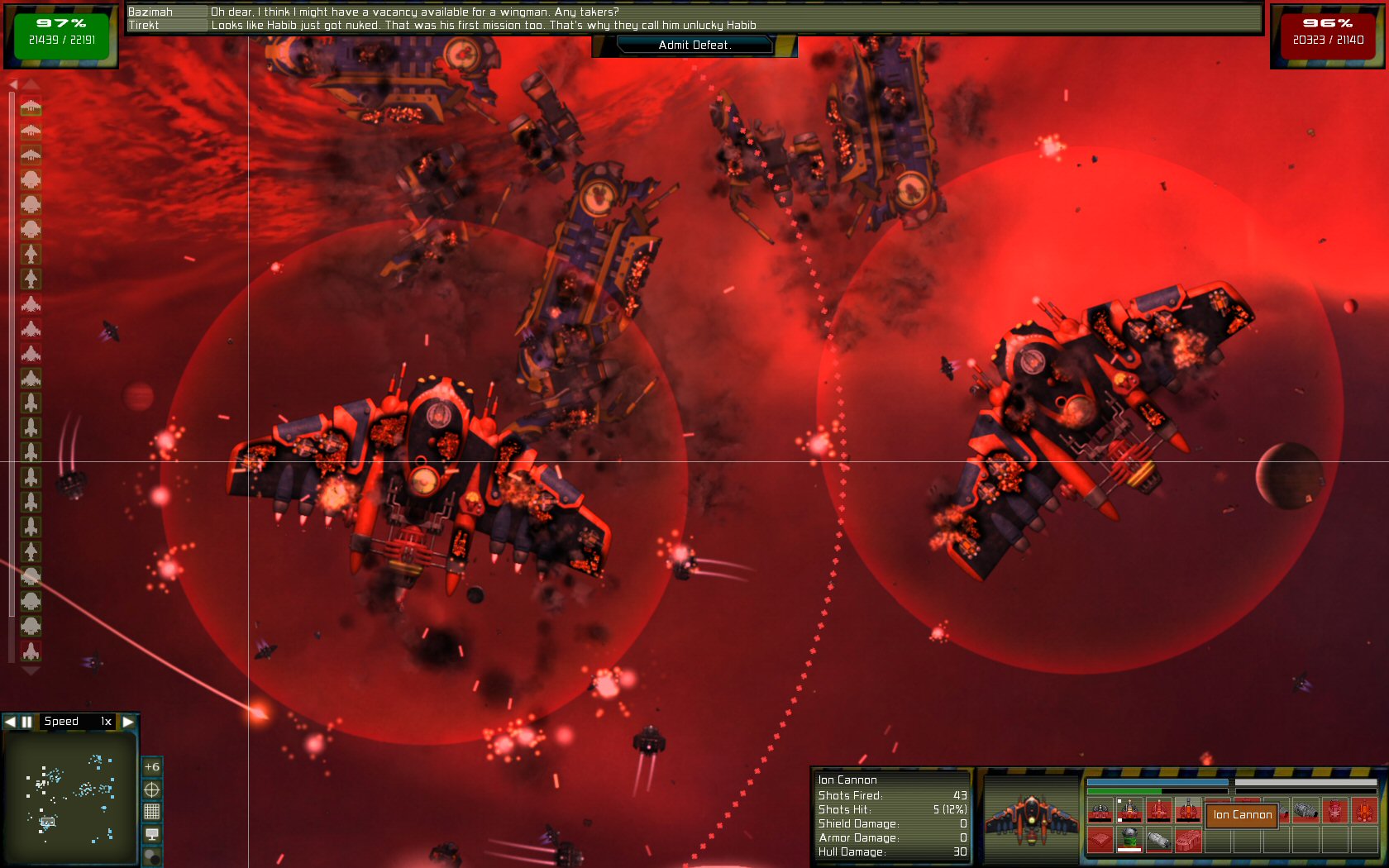
Task: Select the red armor plate module slot
Action: (x=1100, y=840)
